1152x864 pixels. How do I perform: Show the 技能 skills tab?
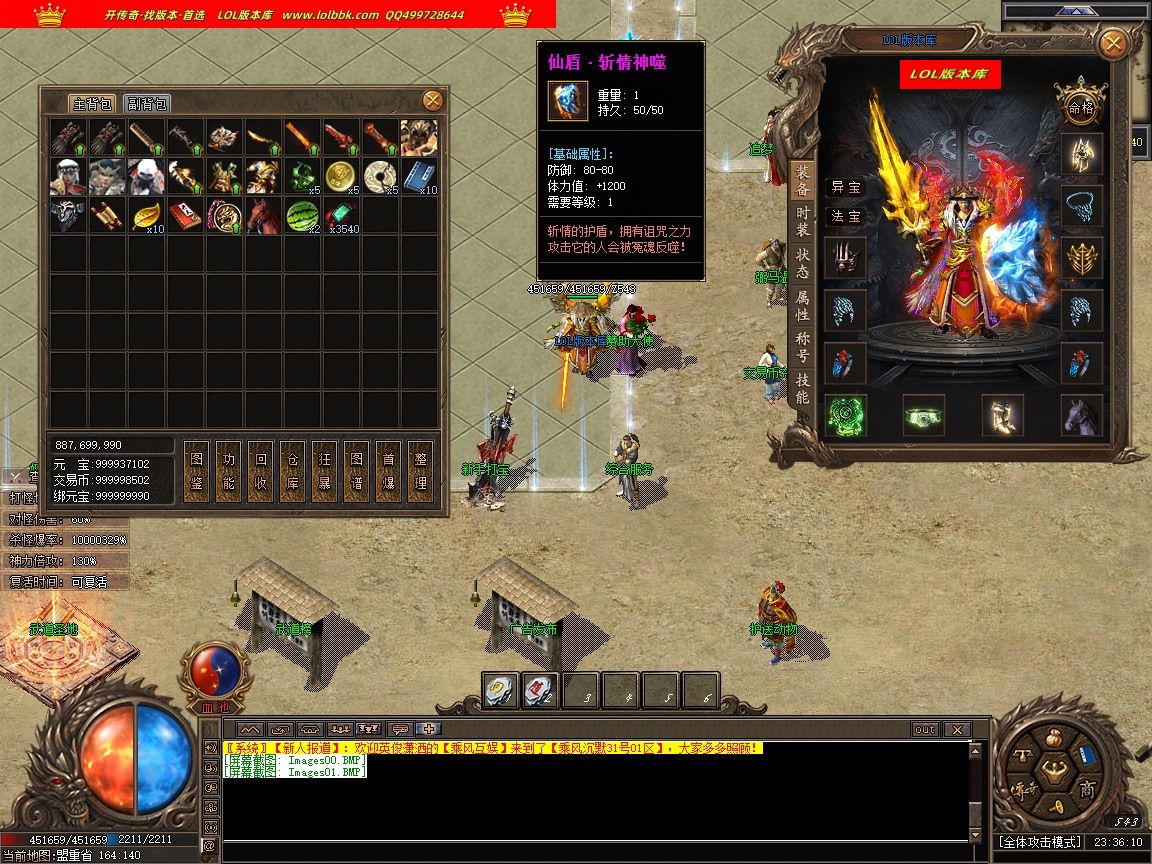click(x=802, y=388)
